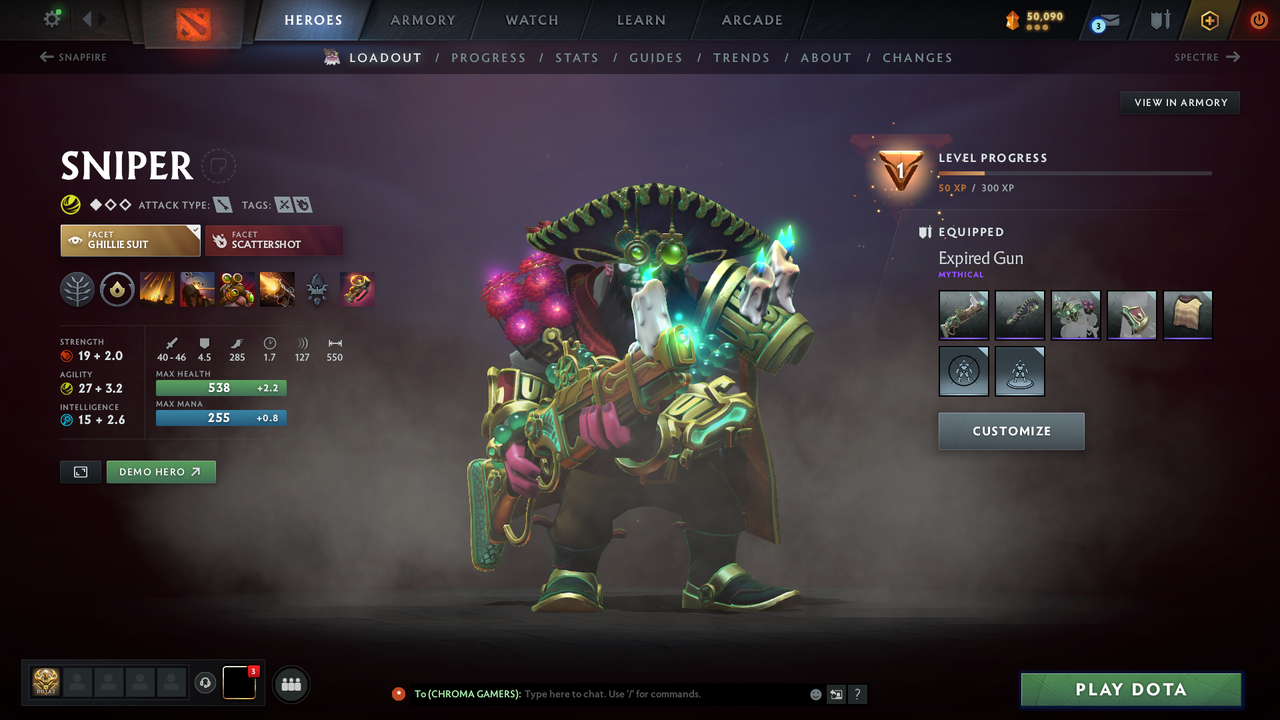
Task: Select the Headshot ability icon
Action: tap(197, 289)
